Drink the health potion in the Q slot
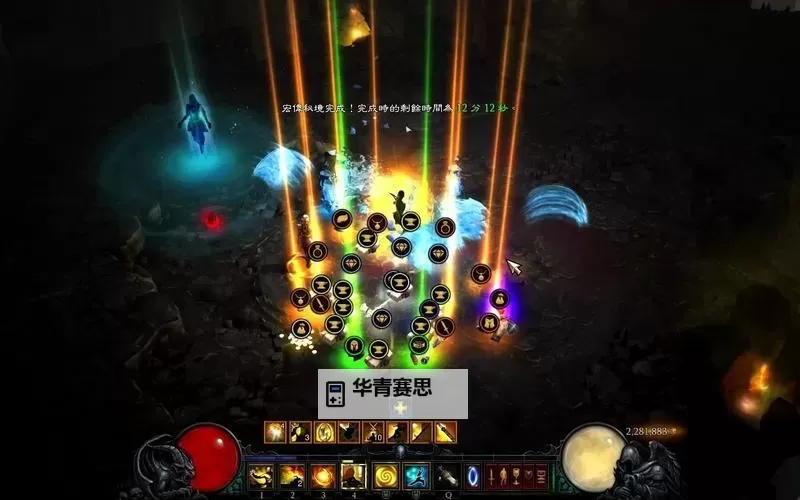 pyautogui.click(x=446, y=476)
